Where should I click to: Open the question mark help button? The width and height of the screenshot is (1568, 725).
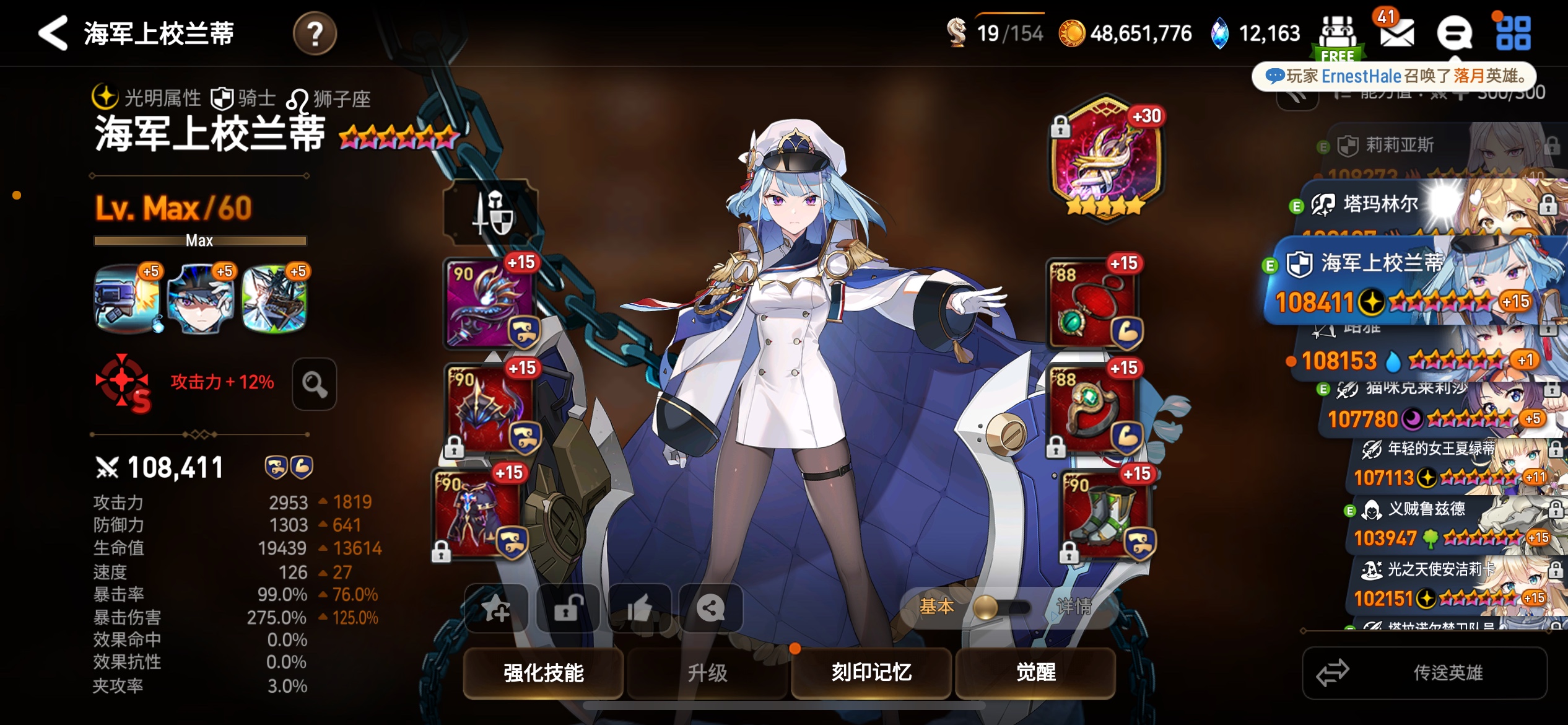[x=315, y=33]
